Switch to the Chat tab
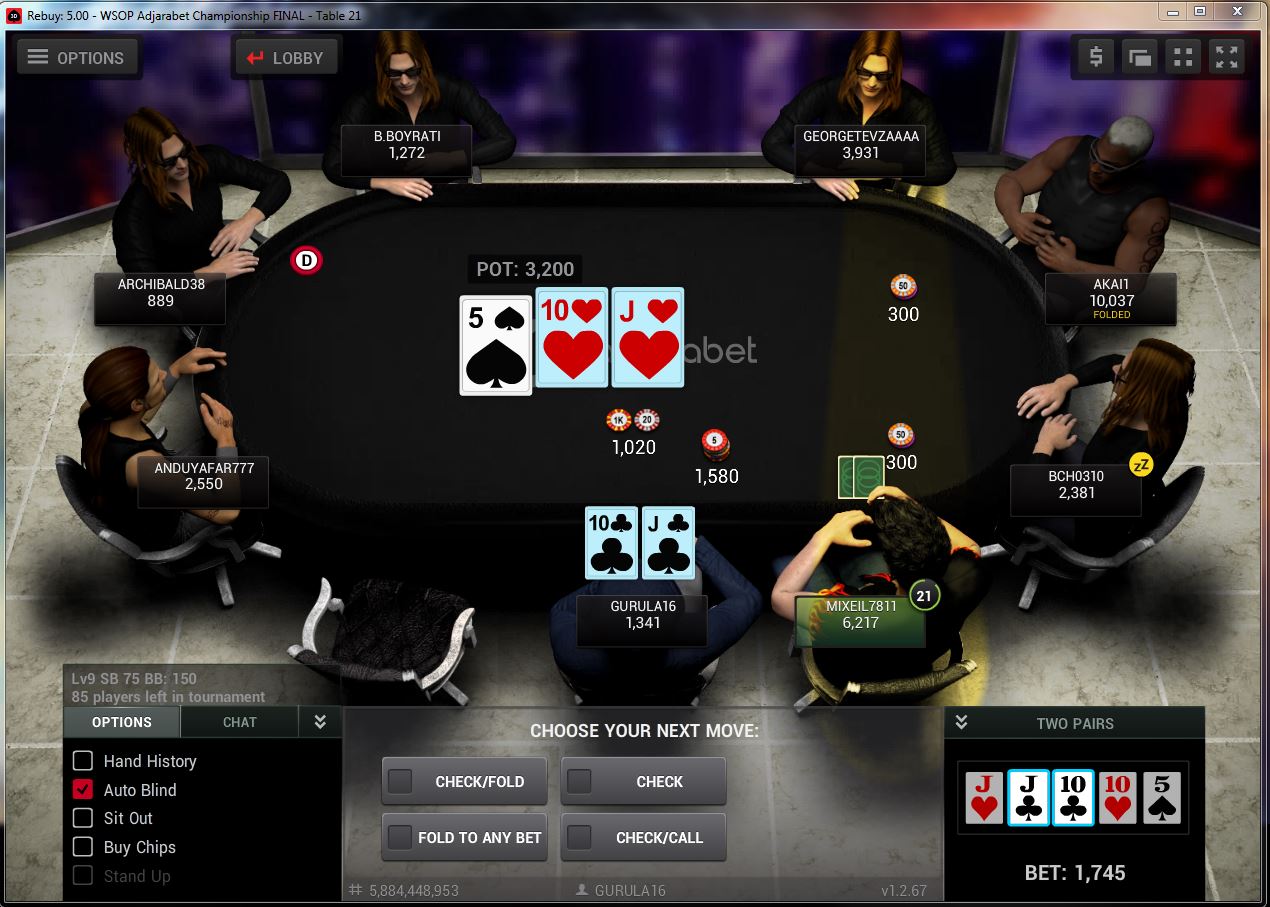Image resolution: width=1270 pixels, height=907 pixels. [x=239, y=722]
